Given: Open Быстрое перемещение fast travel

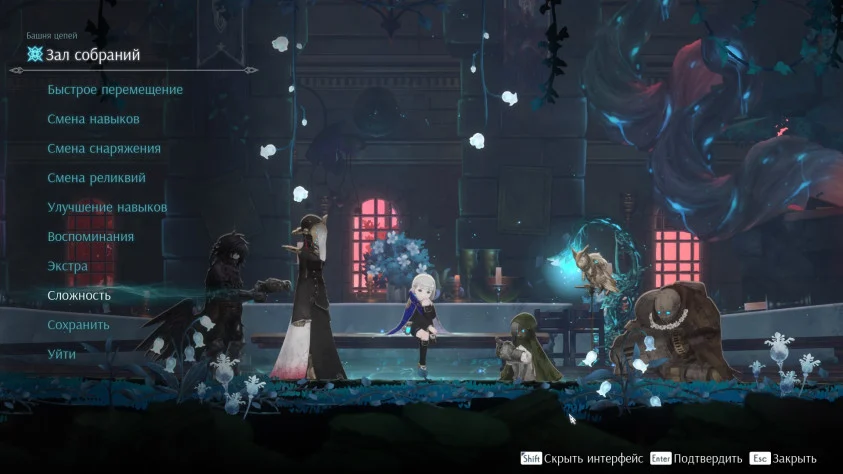Looking at the screenshot, I should pyautogui.click(x=115, y=90).
